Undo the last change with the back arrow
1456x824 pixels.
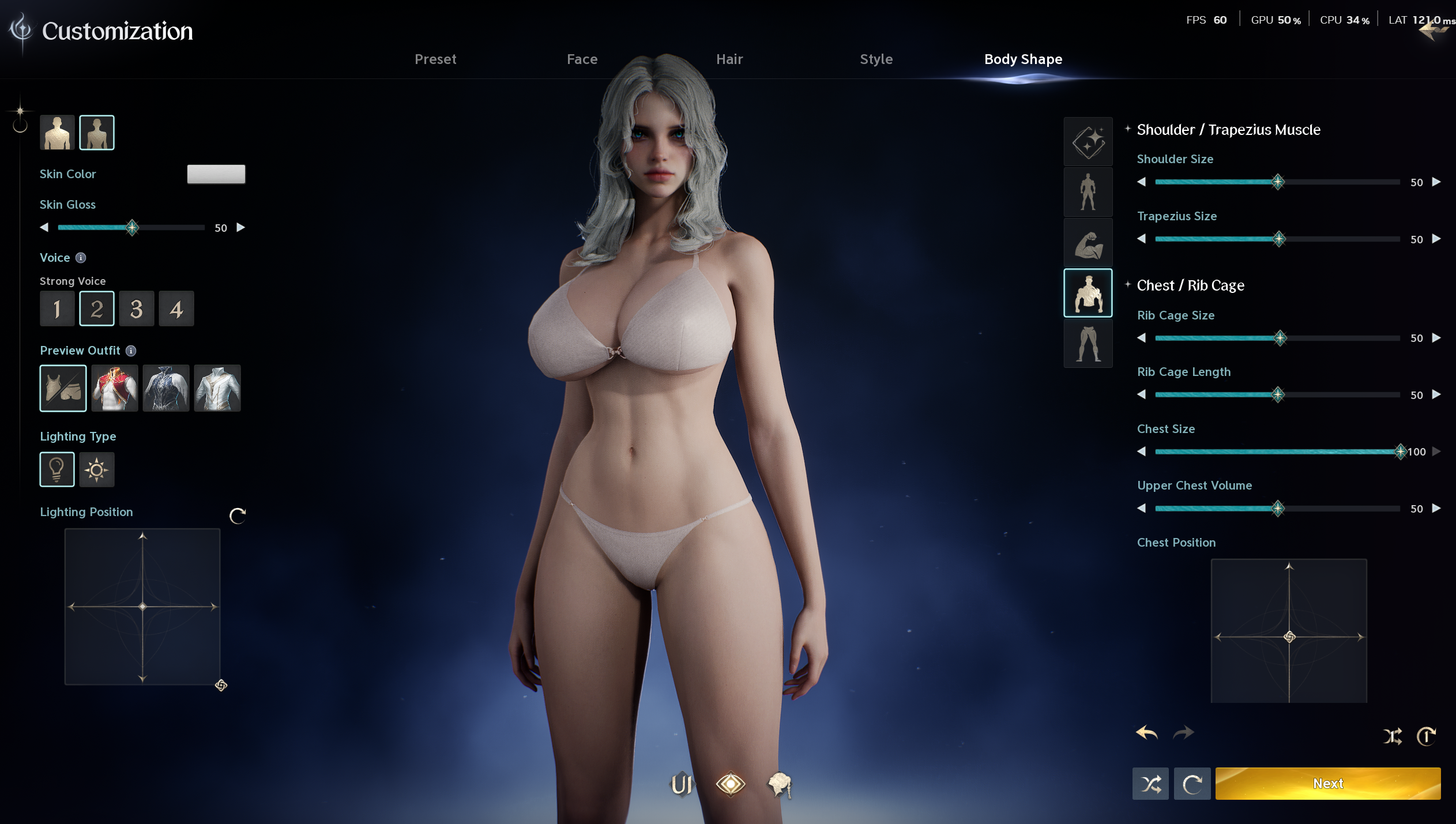coord(1146,733)
